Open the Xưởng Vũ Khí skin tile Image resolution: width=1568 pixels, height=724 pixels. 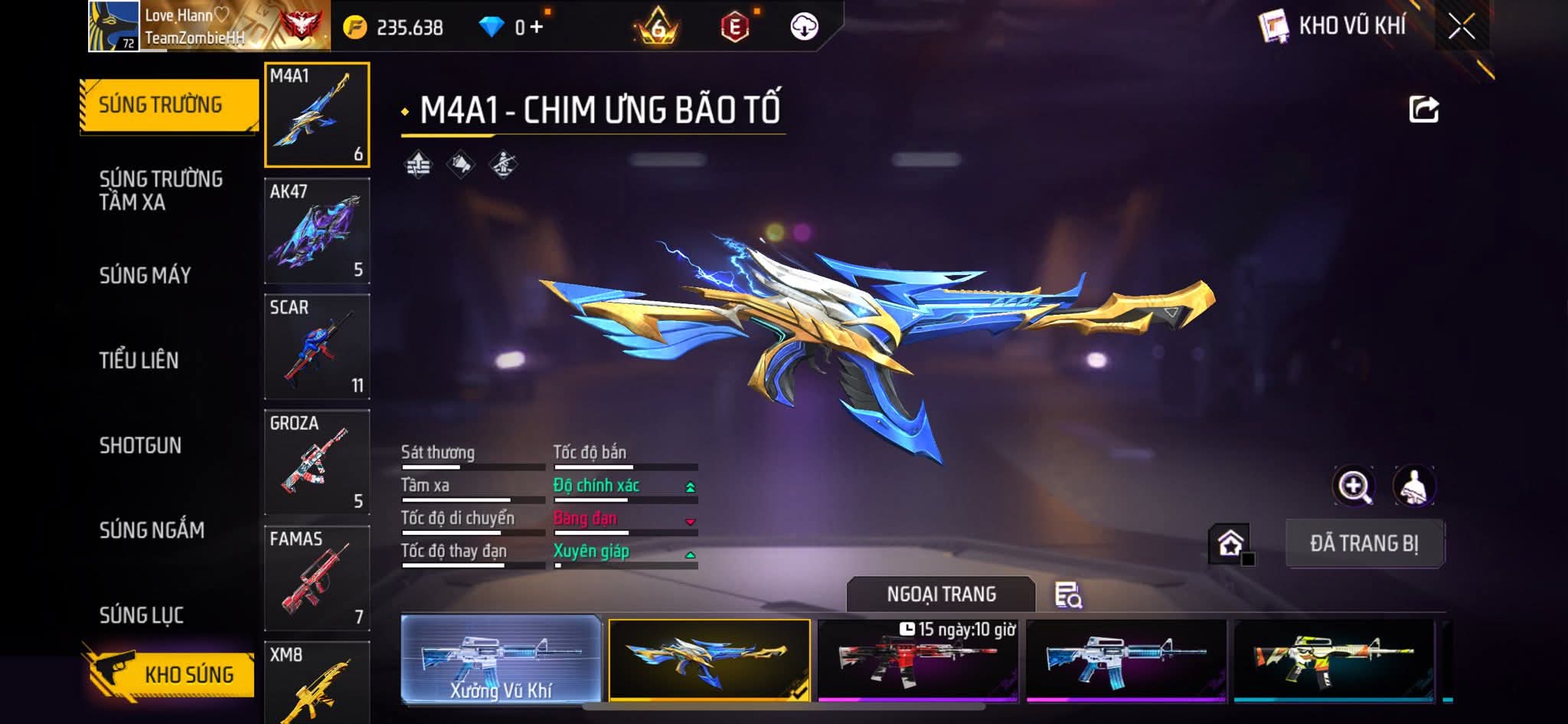point(501,659)
